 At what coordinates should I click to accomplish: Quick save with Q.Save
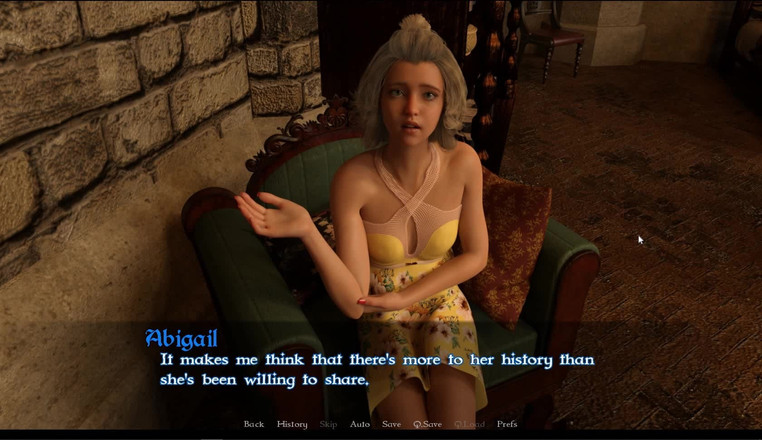click(x=427, y=424)
